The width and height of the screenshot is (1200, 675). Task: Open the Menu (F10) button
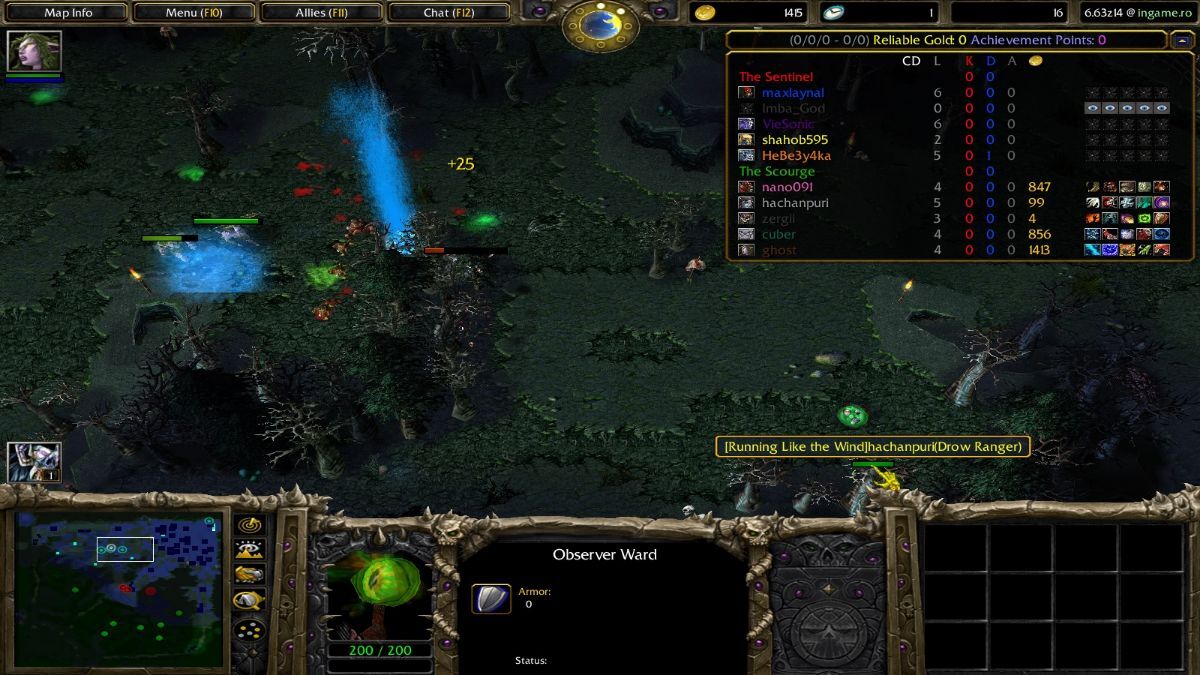(194, 13)
